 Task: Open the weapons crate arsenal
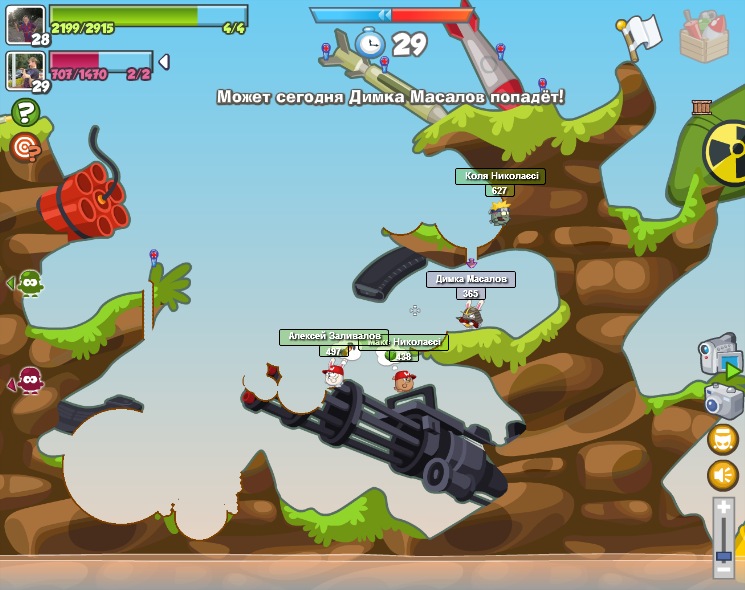[x=703, y=37]
